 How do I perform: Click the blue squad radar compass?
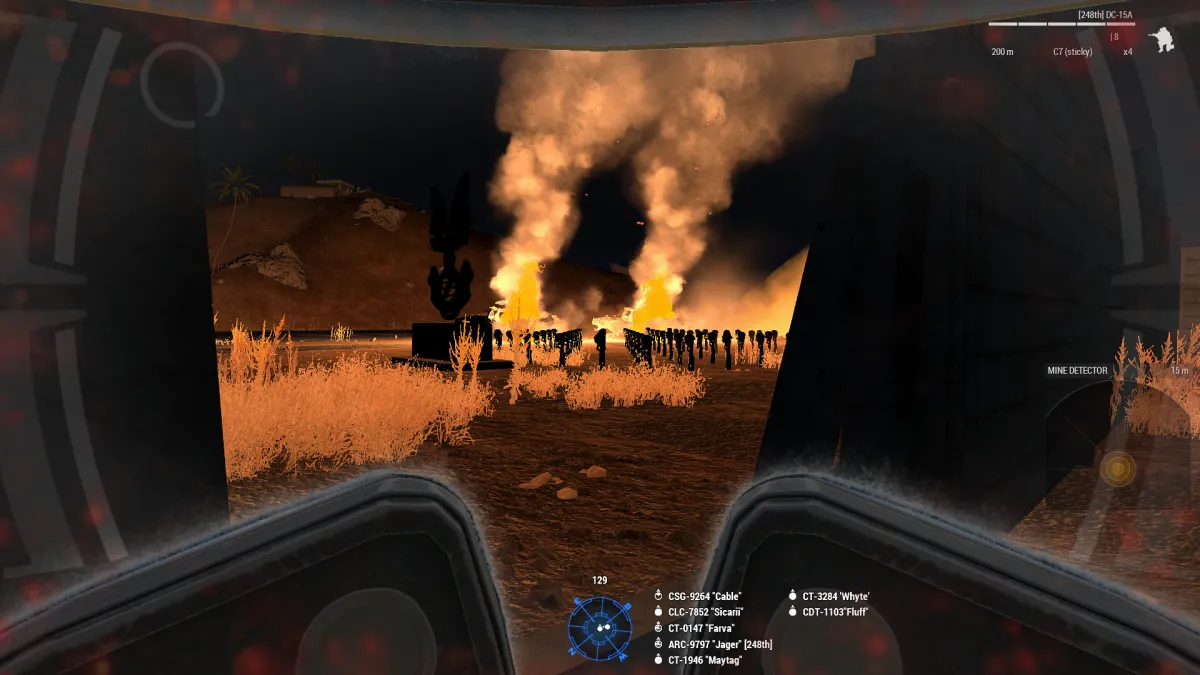pyautogui.click(x=600, y=627)
